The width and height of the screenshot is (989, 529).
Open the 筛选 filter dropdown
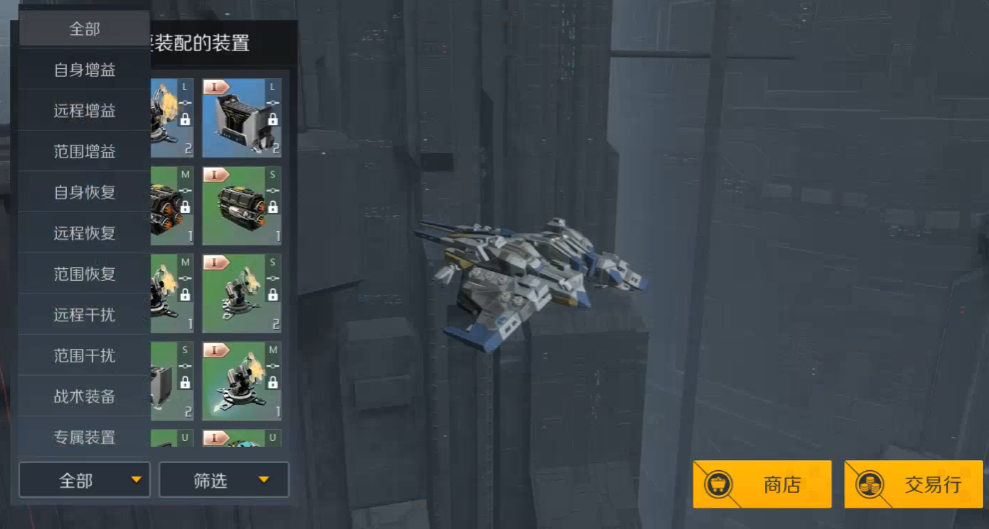224,481
